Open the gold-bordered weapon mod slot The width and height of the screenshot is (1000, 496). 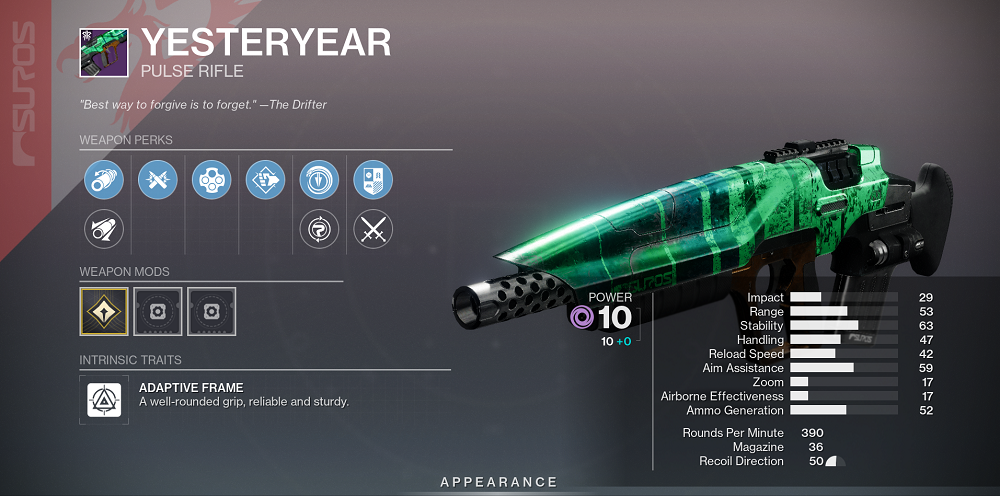(x=104, y=311)
